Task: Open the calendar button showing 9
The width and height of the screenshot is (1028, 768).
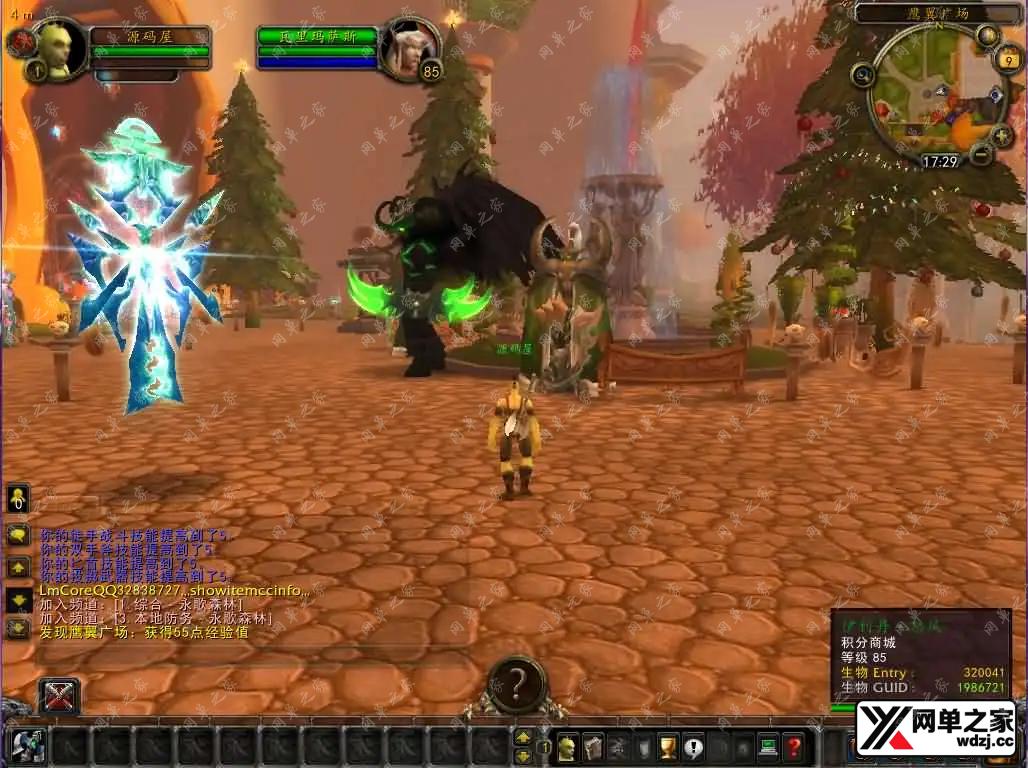Action: click(x=1008, y=59)
